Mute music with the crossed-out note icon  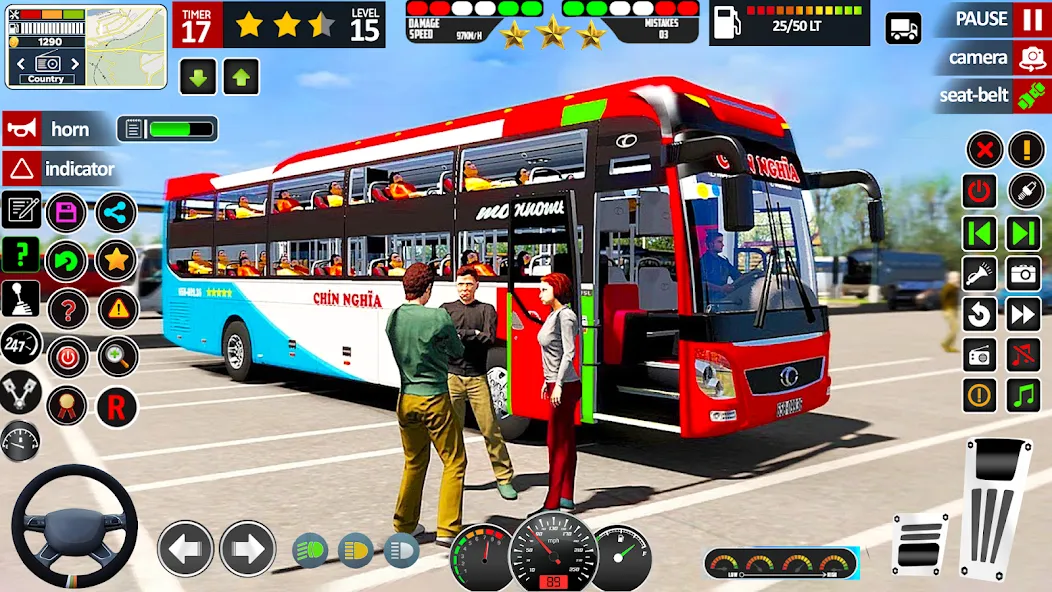tap(1023, 355)
